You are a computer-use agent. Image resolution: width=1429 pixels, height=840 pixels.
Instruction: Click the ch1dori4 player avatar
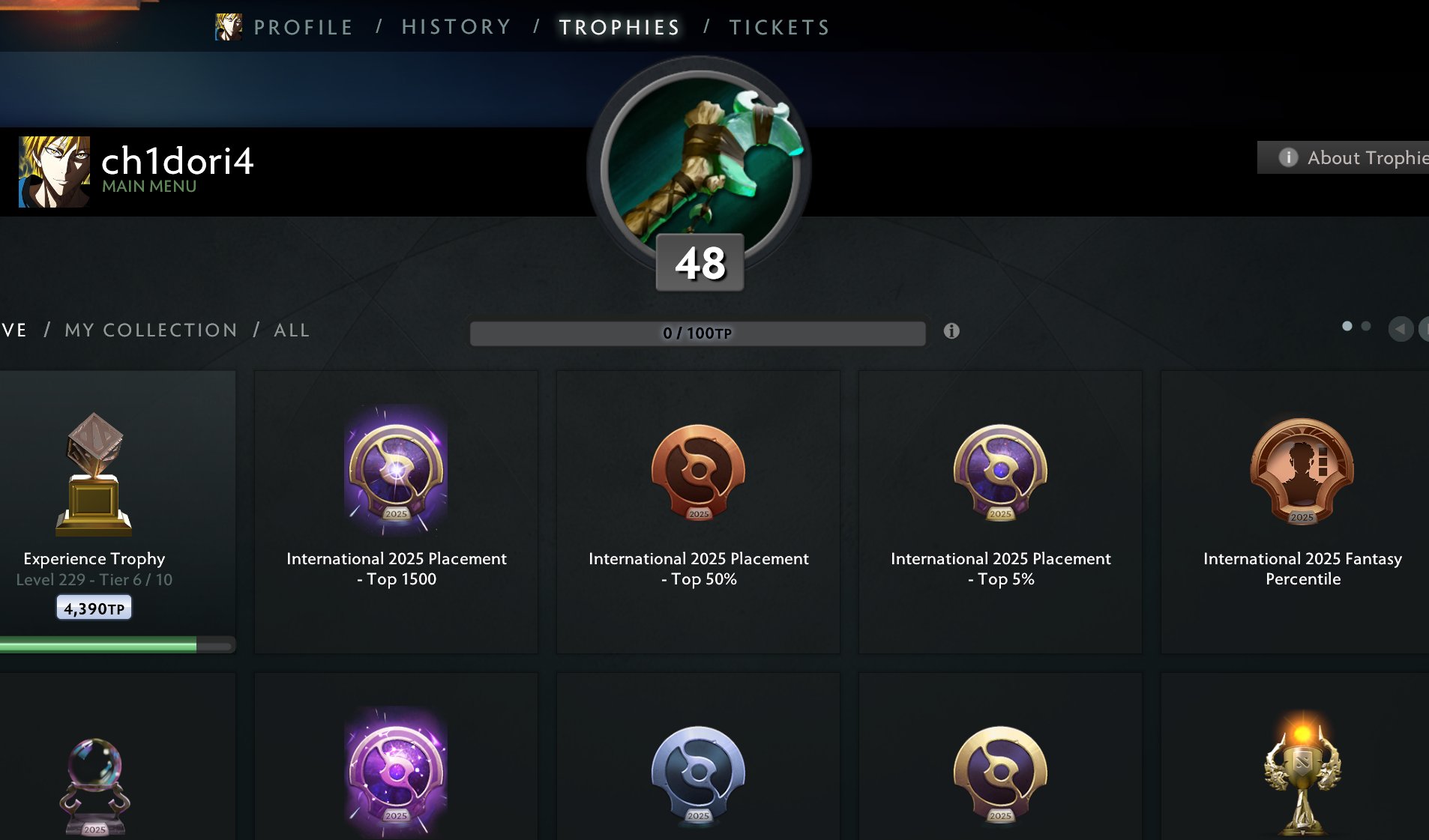pyautogui.click(x=54, y=172)
